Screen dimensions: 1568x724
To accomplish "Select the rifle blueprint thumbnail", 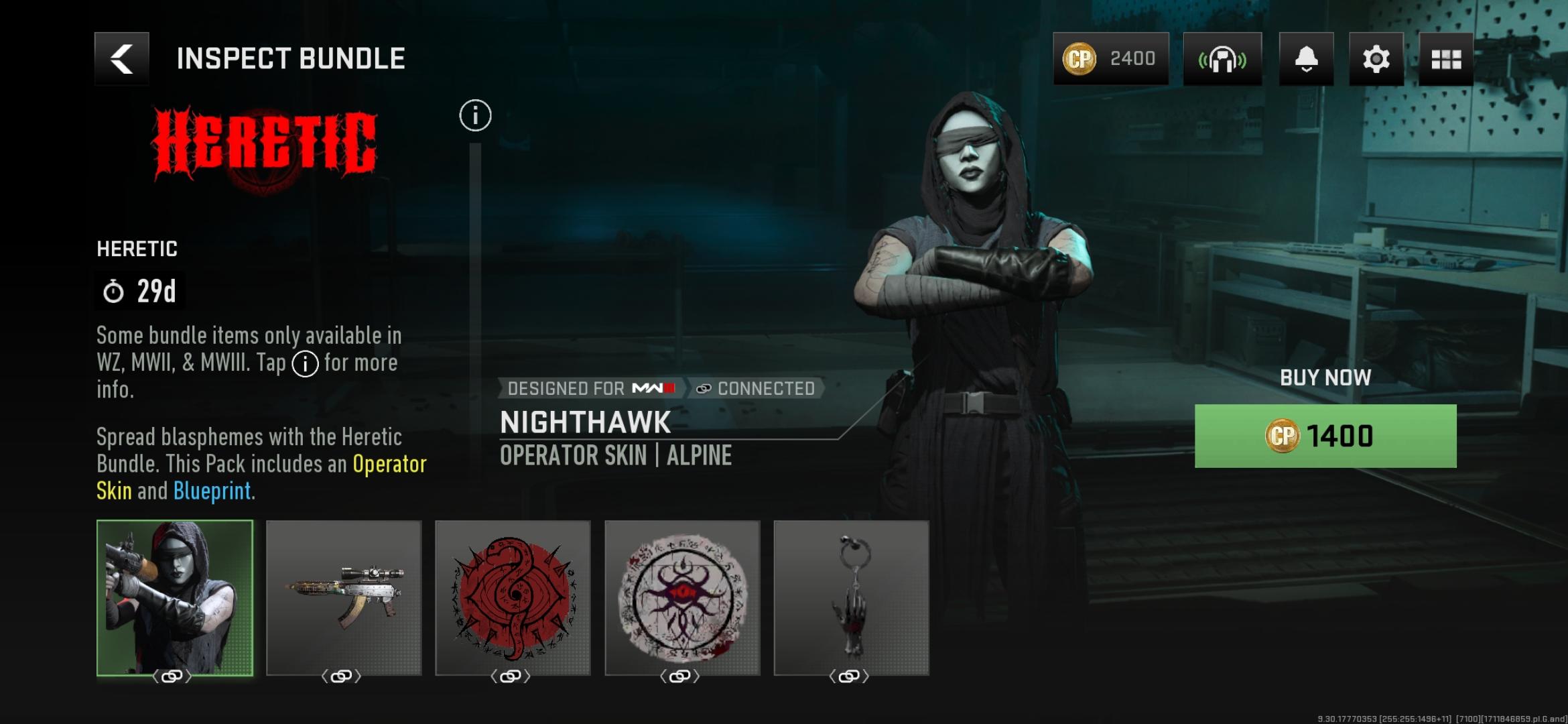I will [344, 598].
